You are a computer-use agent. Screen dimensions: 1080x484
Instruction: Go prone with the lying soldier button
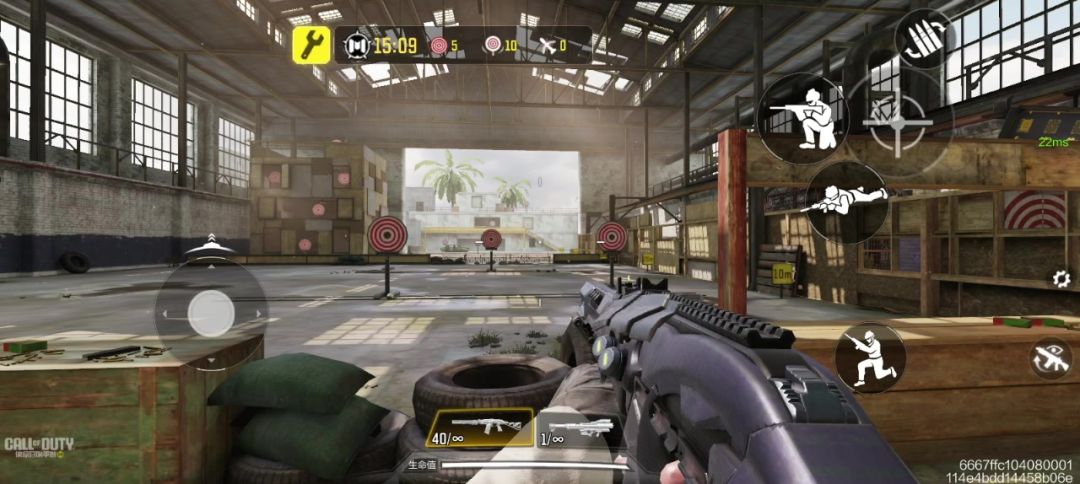coord(845,201)
